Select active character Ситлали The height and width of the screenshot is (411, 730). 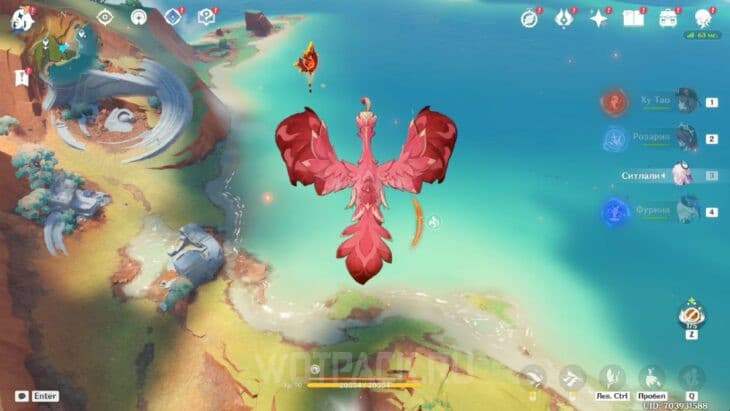tap(683, 174)
